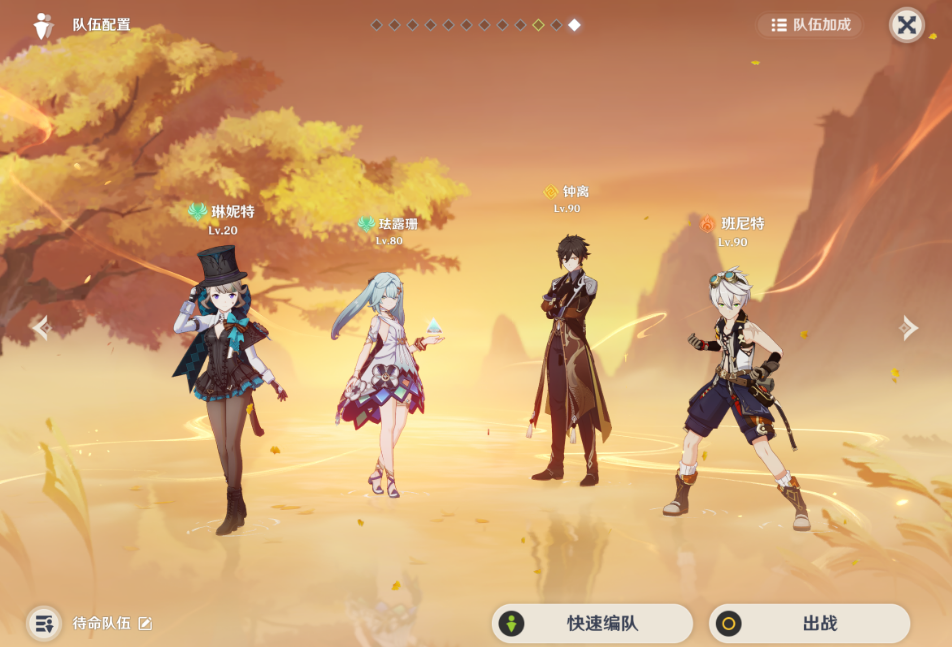
Task: Choose the 钟离 character slot
Action: click(x=571, y=360)
